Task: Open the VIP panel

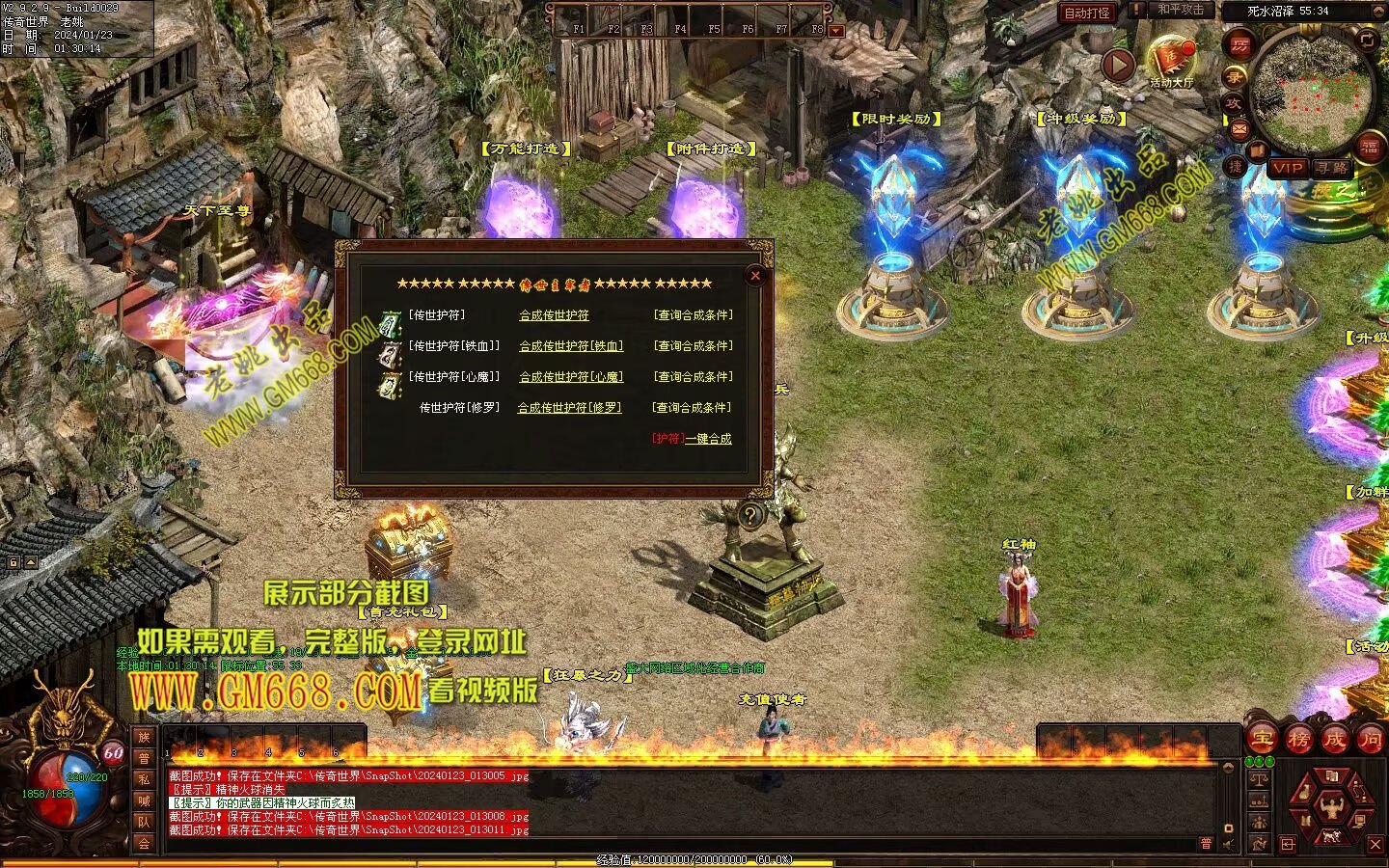Action: pos(1288,168)
